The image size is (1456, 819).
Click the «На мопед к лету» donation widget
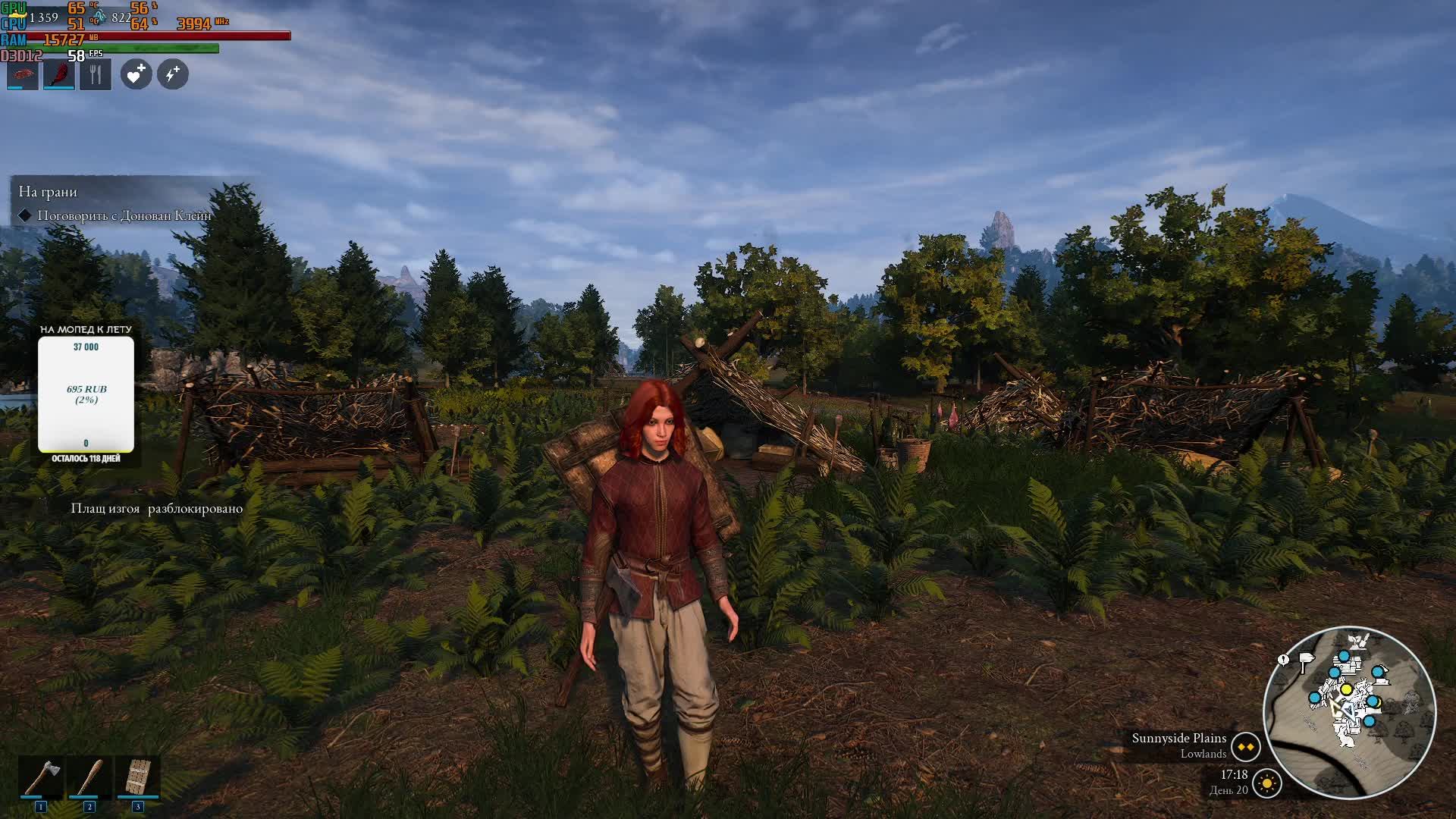(x=86, y=394)
